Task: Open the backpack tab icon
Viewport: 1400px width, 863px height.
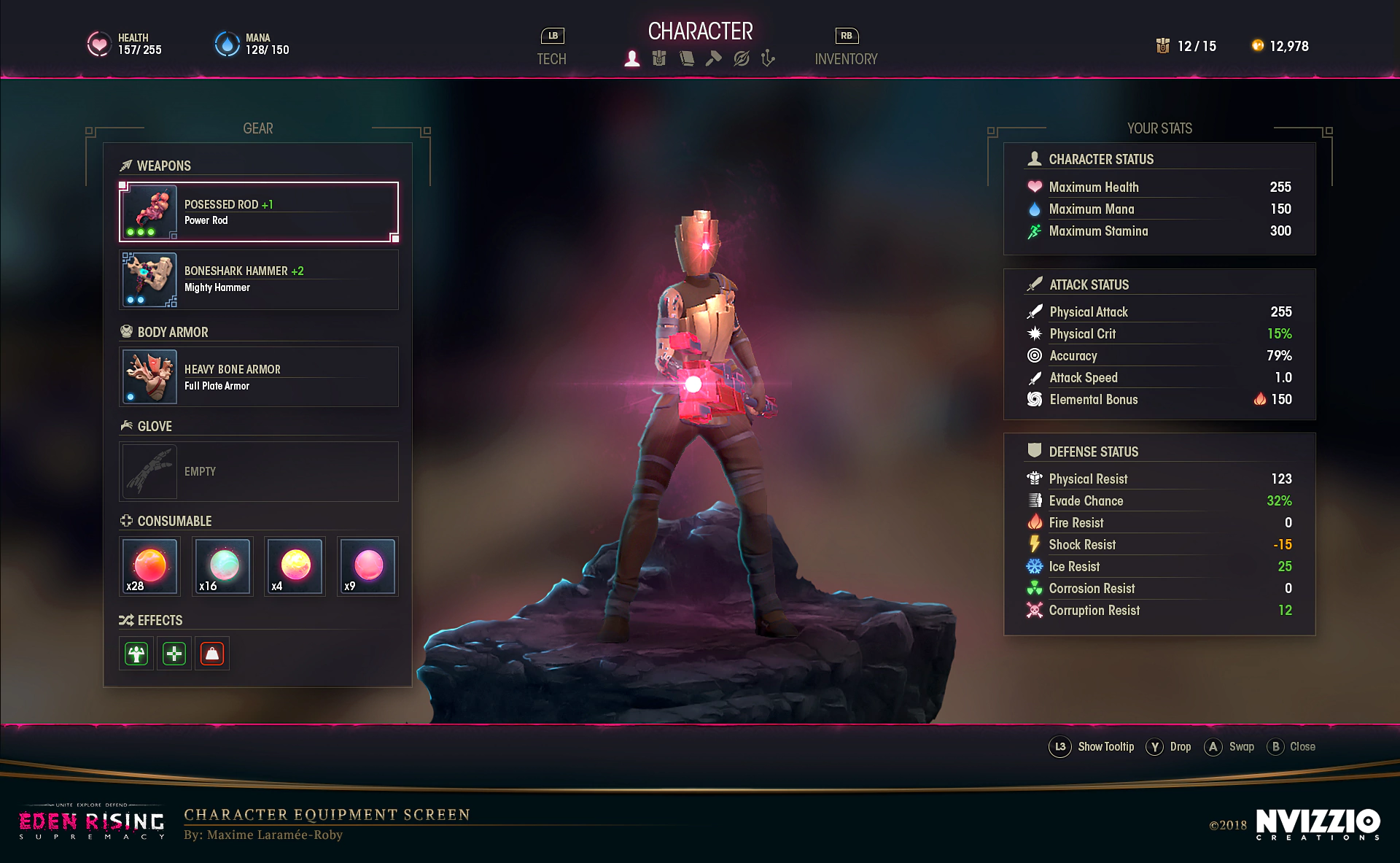Action: click(659, 58)
